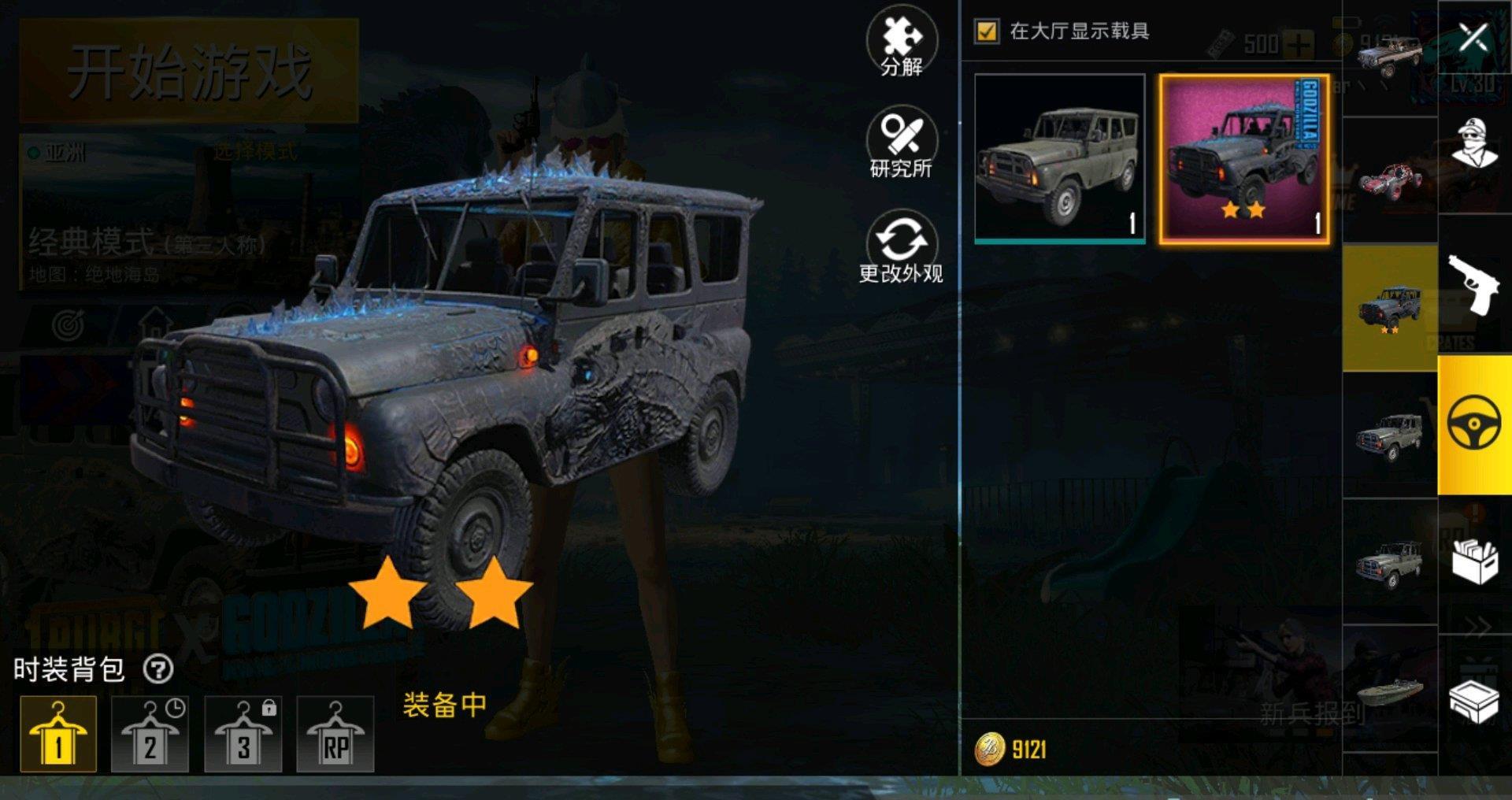Select wardrobe preset 1
This screenshot has width=1512, height=800.
[x=58, y=734]
